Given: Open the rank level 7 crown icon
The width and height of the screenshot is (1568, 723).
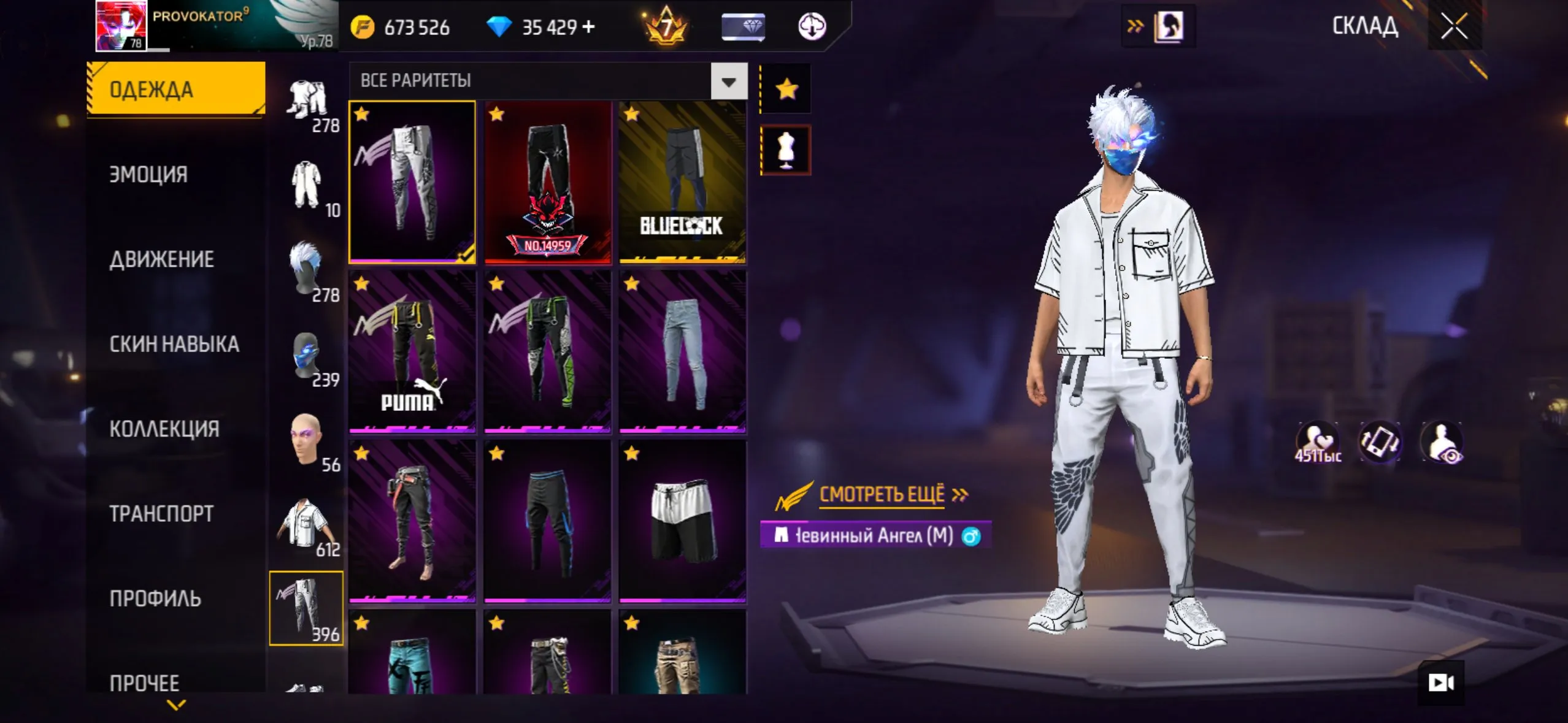Looking at the screenshot, I should pos(664,26).
